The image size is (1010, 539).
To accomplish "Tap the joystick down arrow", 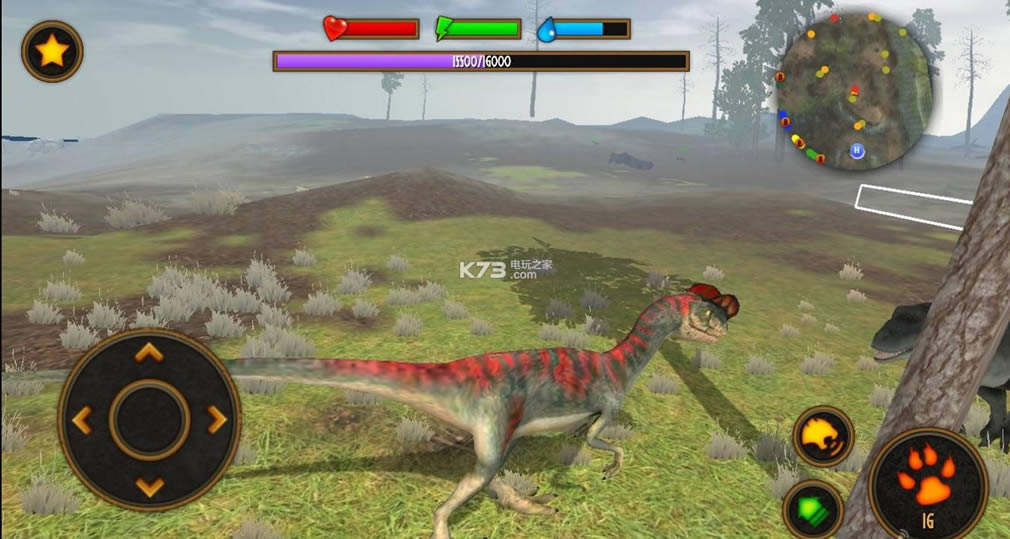I will (149, 487).
